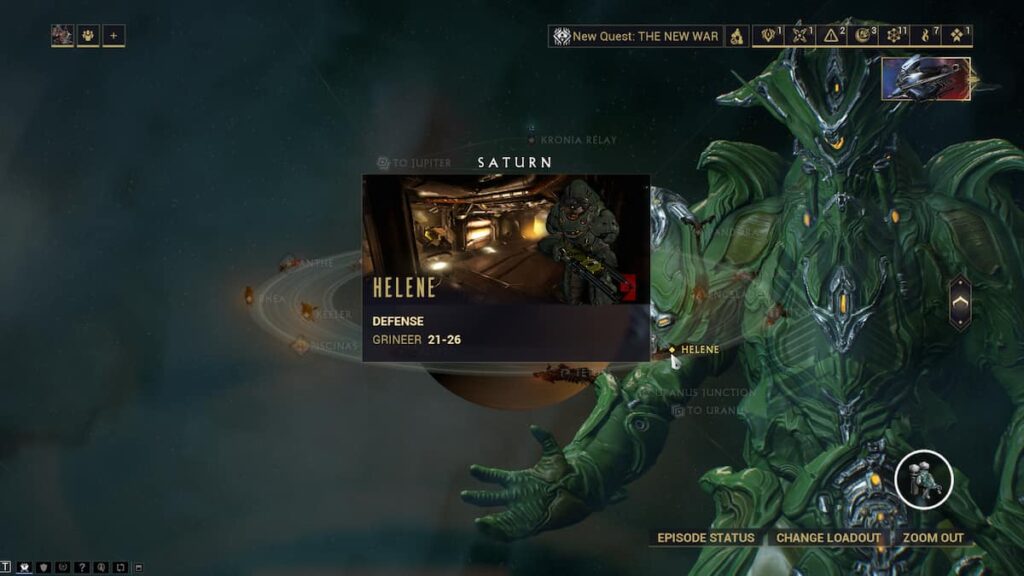Click the player avatar in the squad panel
1024x576 pixels.
pyautogui.click(x=63, y=36)
